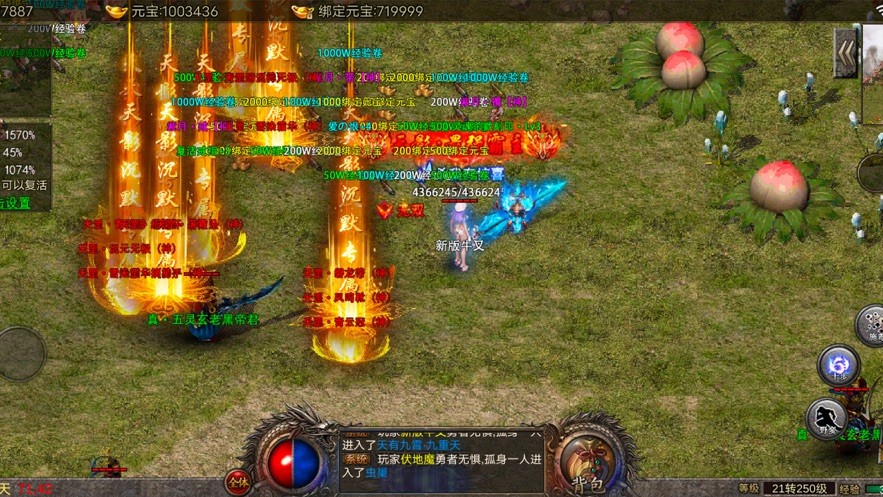This screenshot has height=497, width=883.
Task: Activate the glowing purple orb skill
Action: (838, 366)
